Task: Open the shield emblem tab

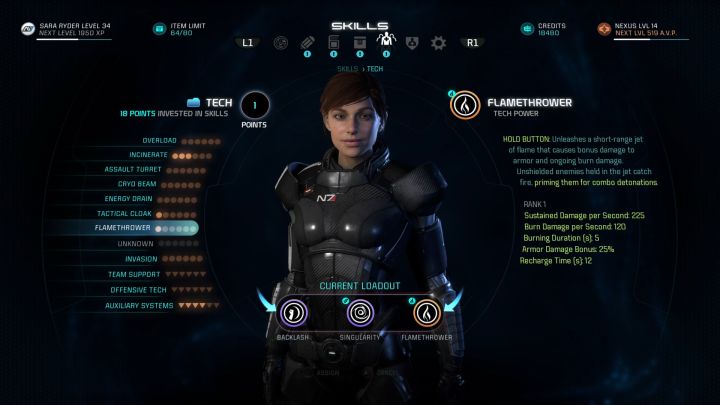Action: coord(411,43)
